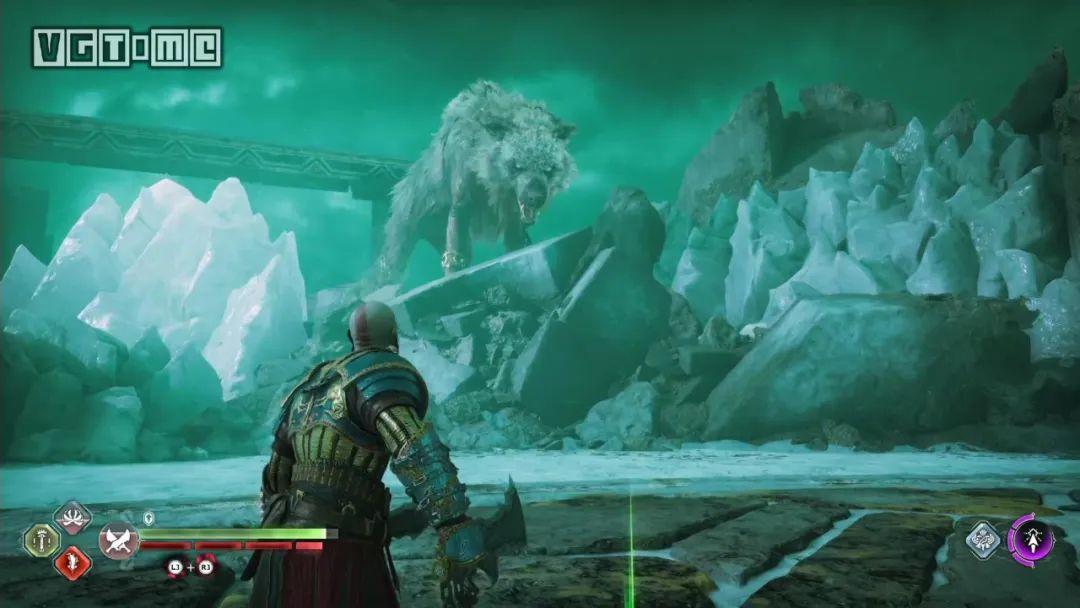This screenshot has height=608, width=1080.
Task: Activate the purple arrow companion ability
Action: tap(1031, 540)
